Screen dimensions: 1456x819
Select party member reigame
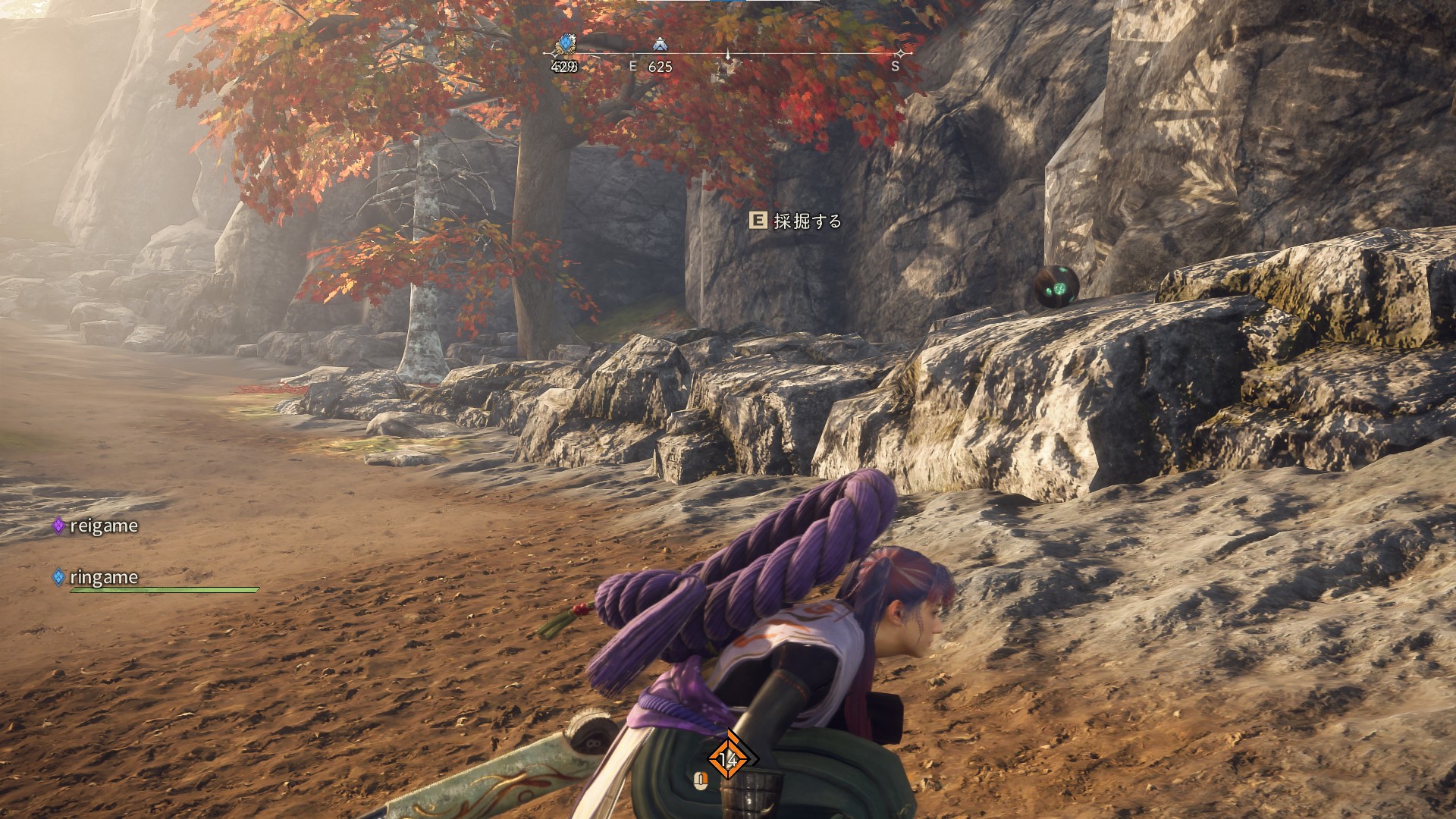(103, 526)
